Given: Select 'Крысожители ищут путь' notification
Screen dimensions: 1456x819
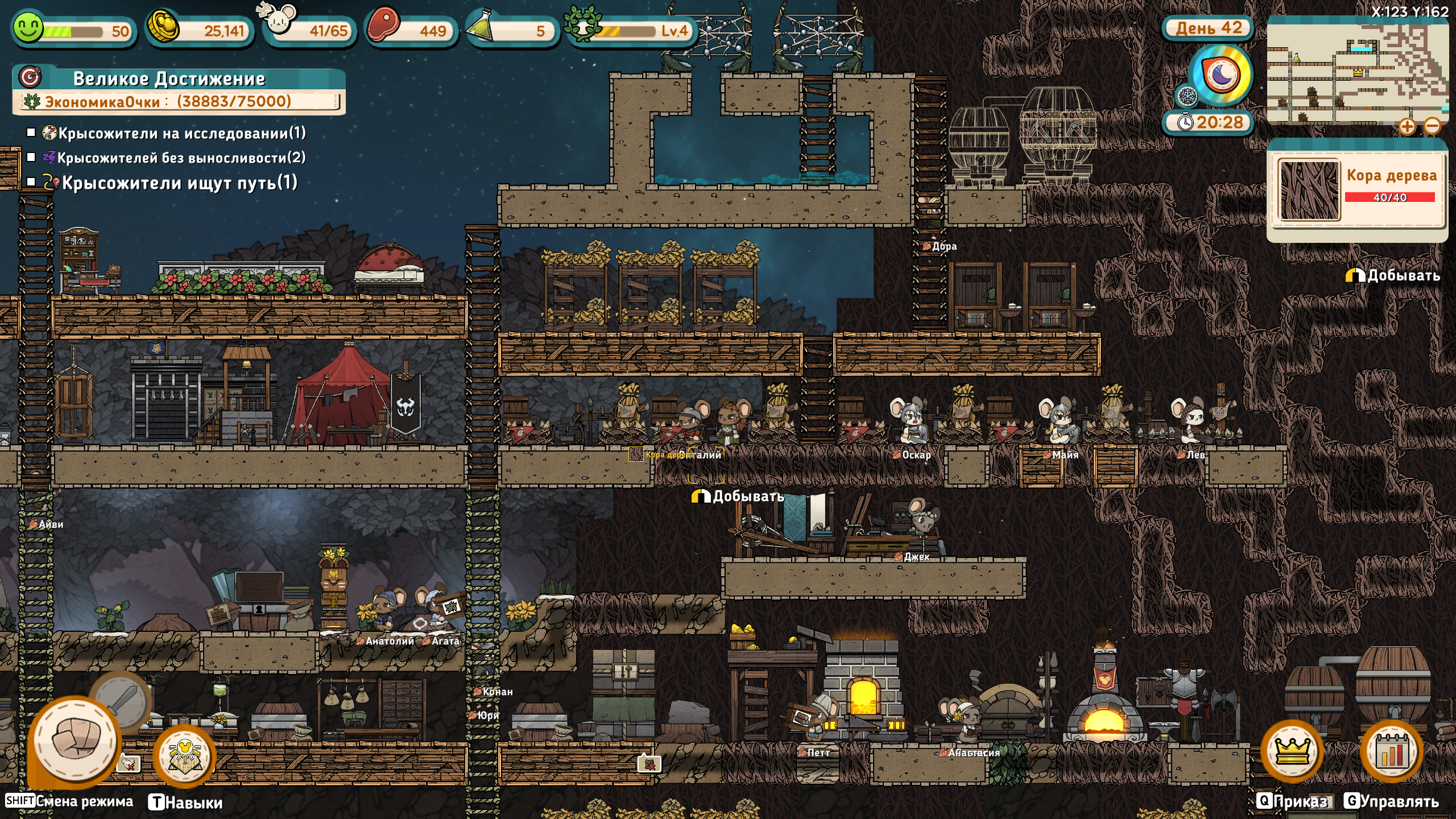Looking at the screenshot, I should pos(179,183).
